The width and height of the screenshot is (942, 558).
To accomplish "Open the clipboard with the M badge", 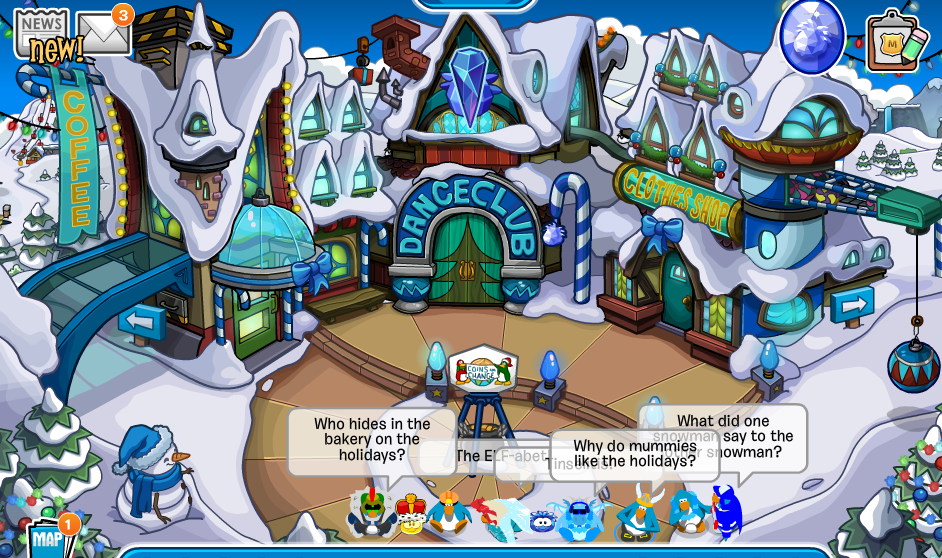I will (x=891, y=42).
